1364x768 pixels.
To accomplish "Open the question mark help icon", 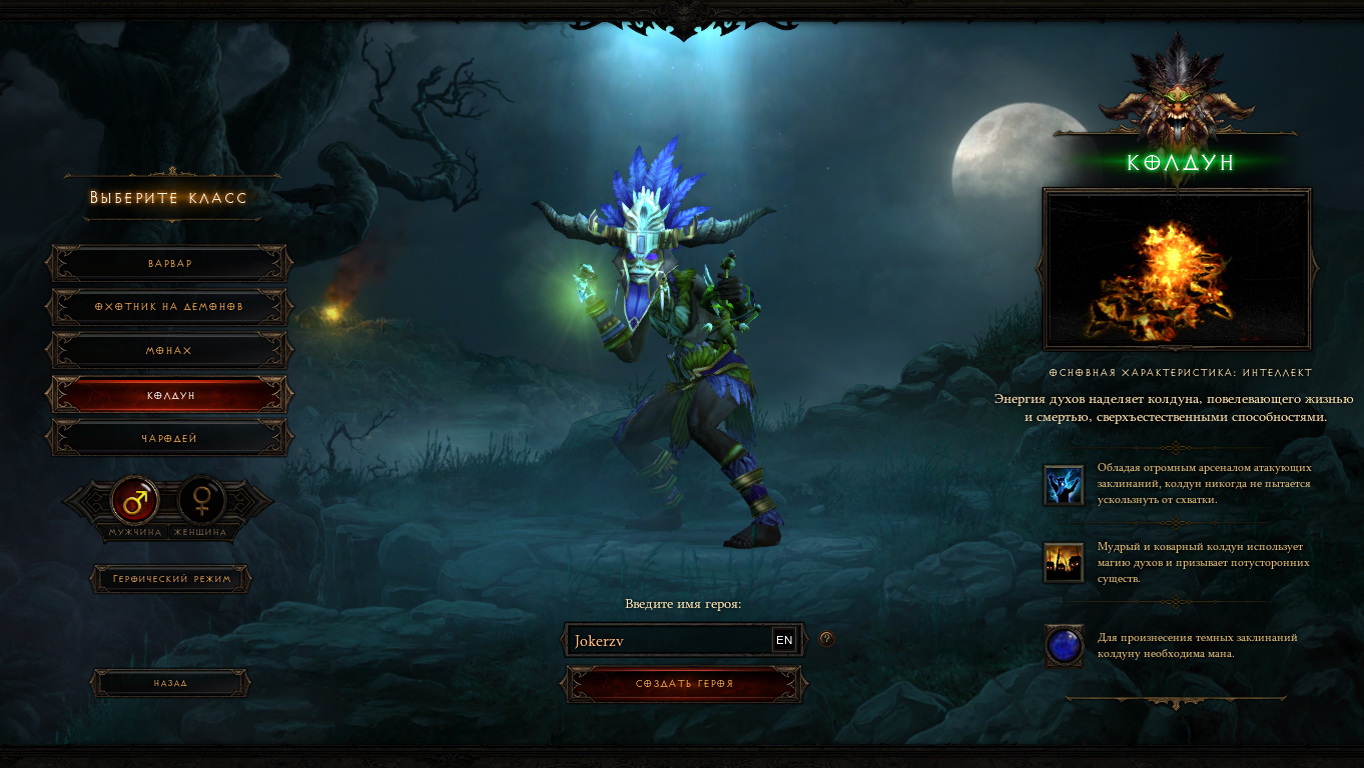I will (827, 639).
